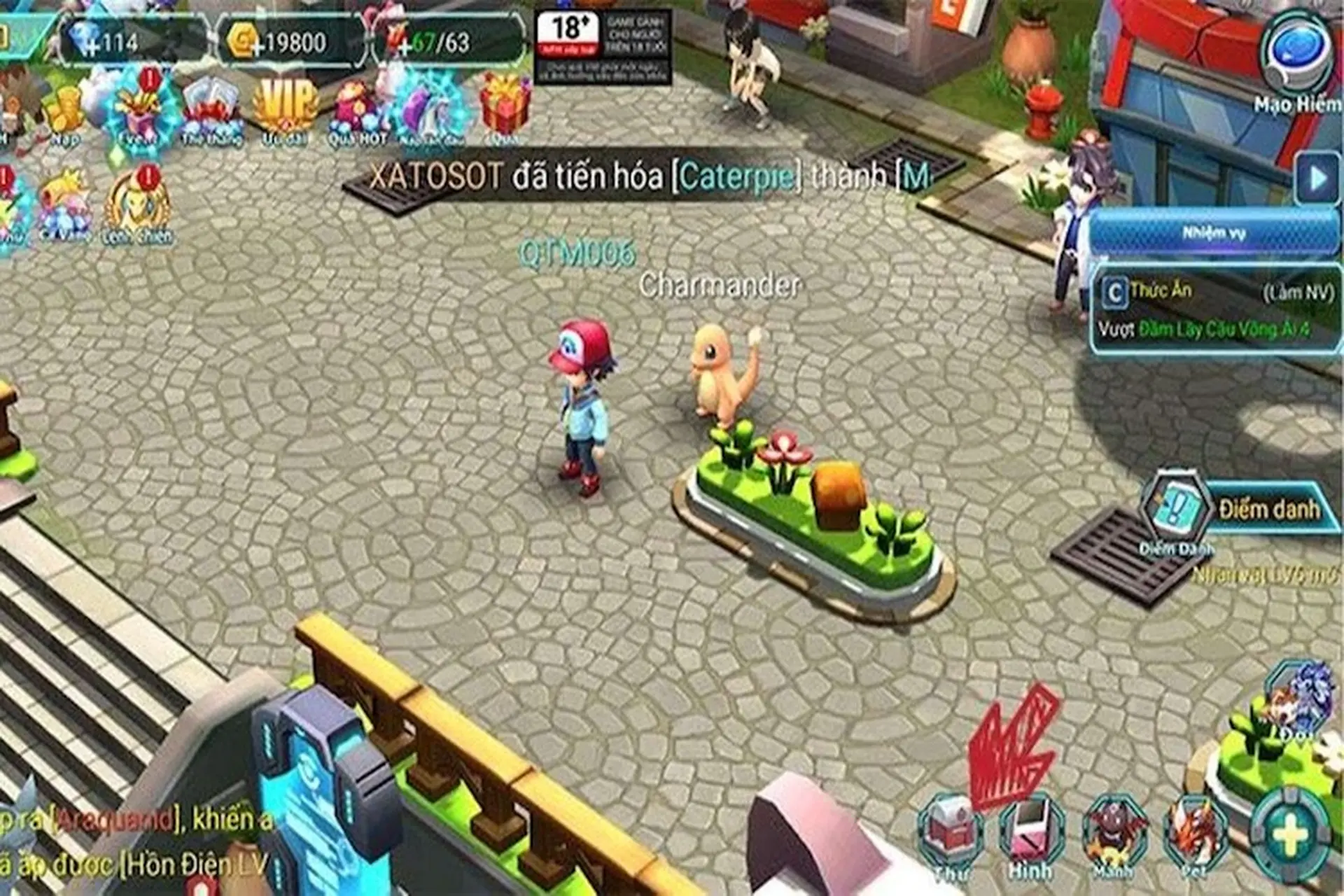Screen dimensions: 1344x896
Task: Open the Mạnh icon
Action: [x=1113, y=829]
